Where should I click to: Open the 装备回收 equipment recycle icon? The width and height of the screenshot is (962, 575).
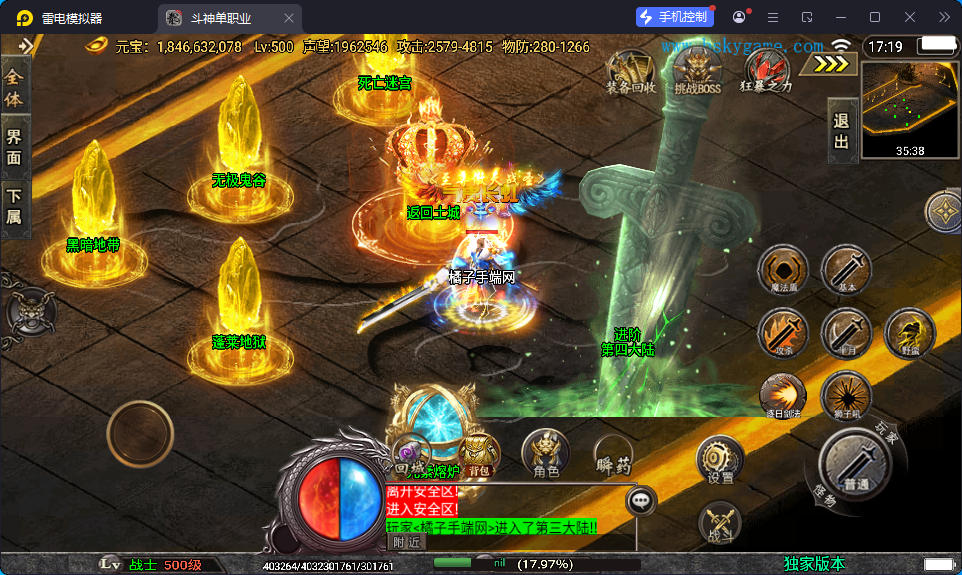click(630, 70)
